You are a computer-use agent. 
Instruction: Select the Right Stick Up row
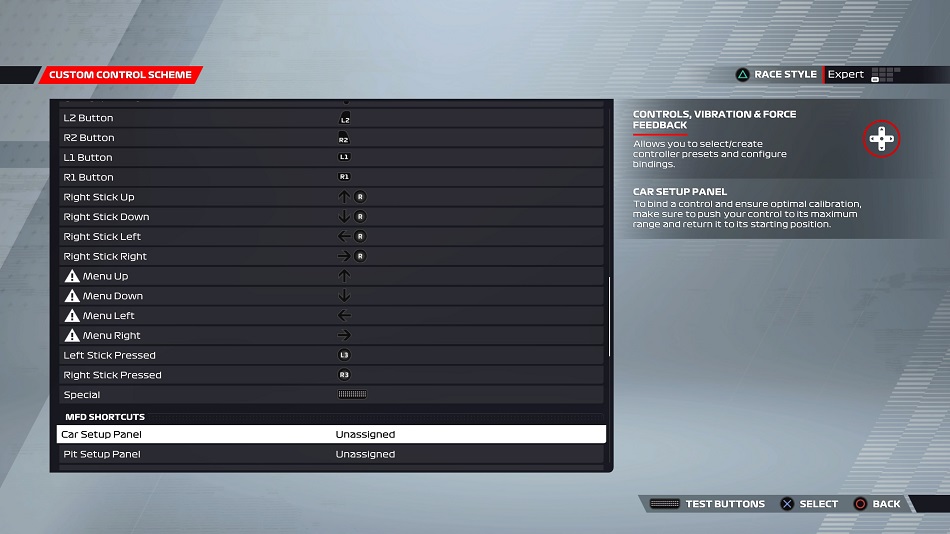click(x=331, y=197)
